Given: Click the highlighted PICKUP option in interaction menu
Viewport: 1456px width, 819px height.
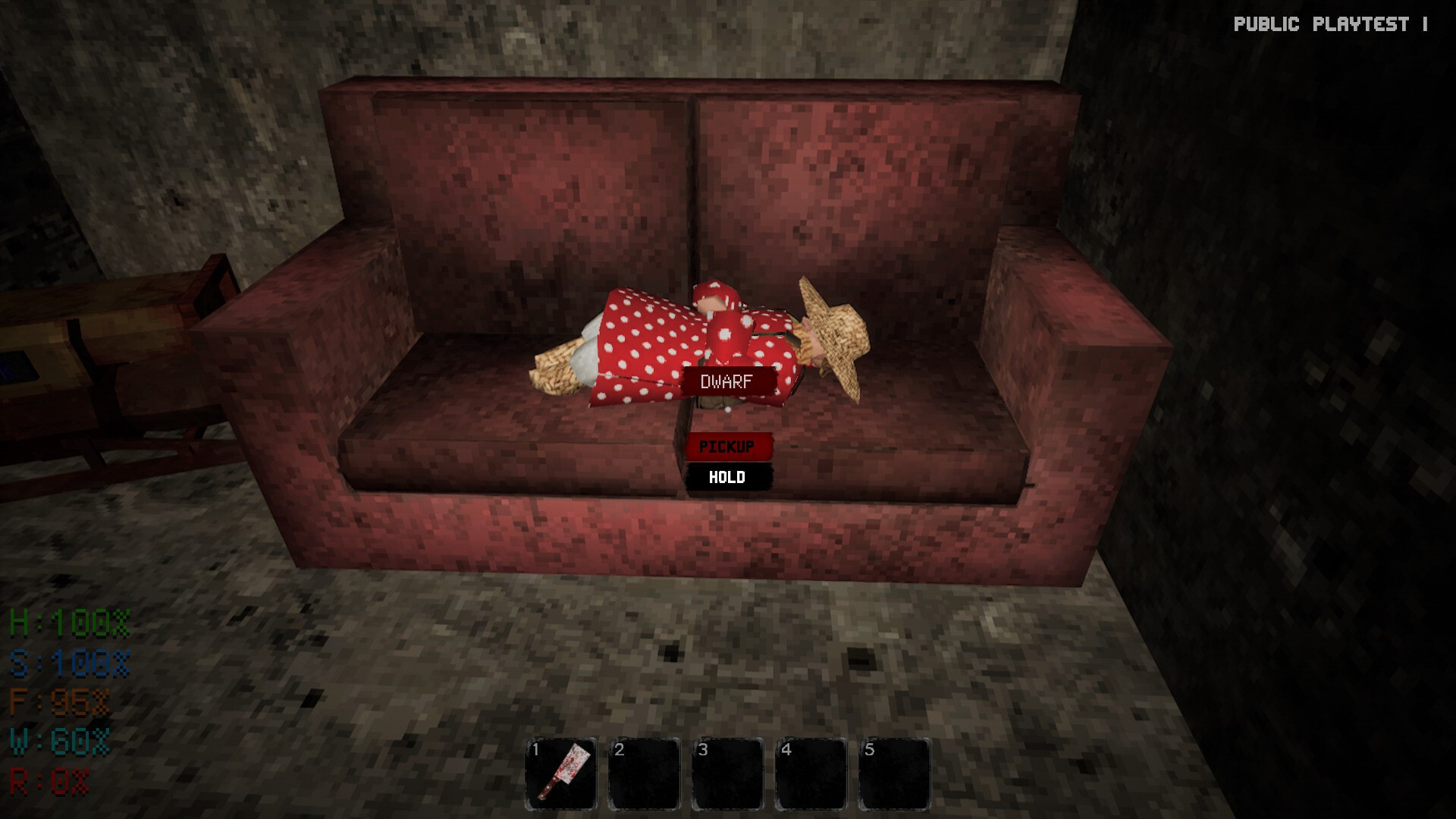Looking at the screenshot, I should point(728,446).
